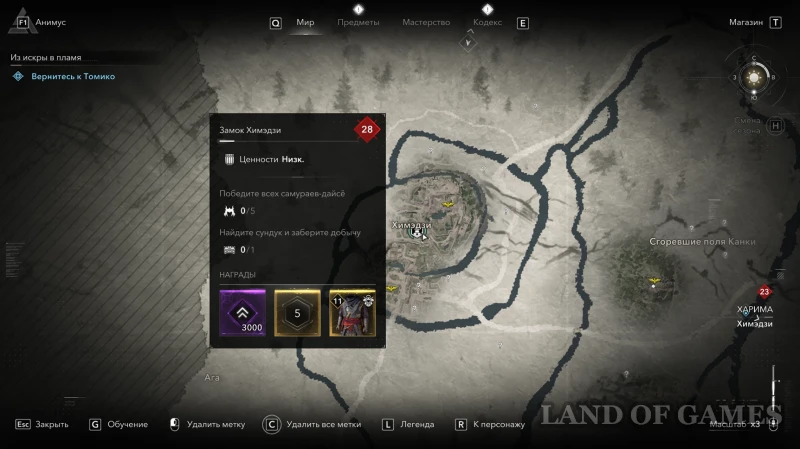Click the compass season indicator
This screenshot has height=449, width=800.
[757, 77]
